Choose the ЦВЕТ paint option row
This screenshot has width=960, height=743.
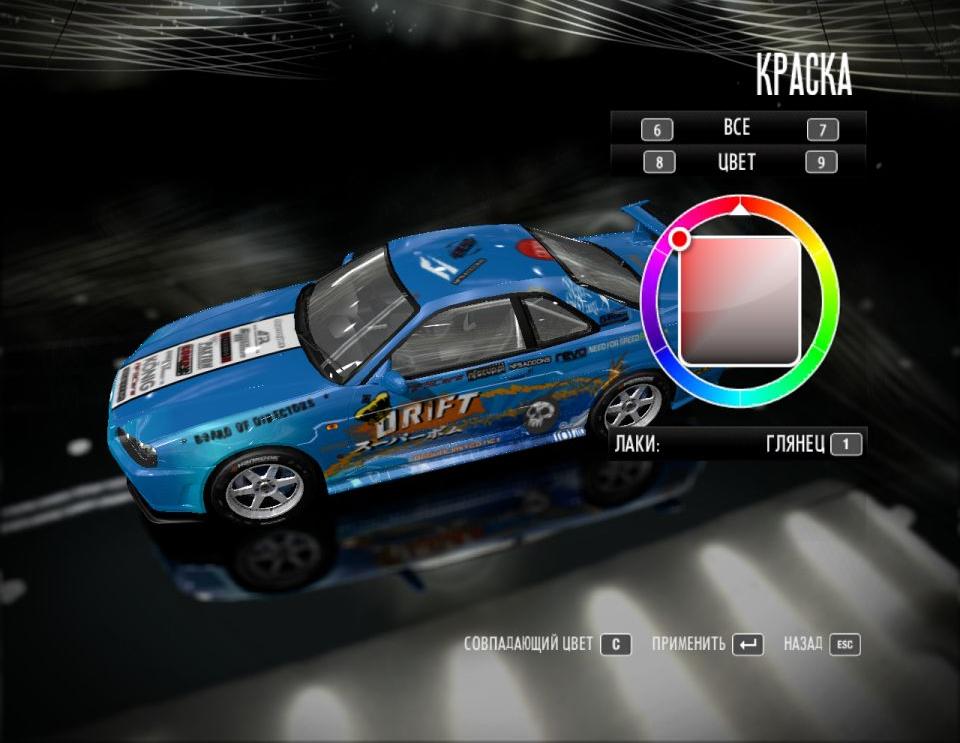[737, 162]
